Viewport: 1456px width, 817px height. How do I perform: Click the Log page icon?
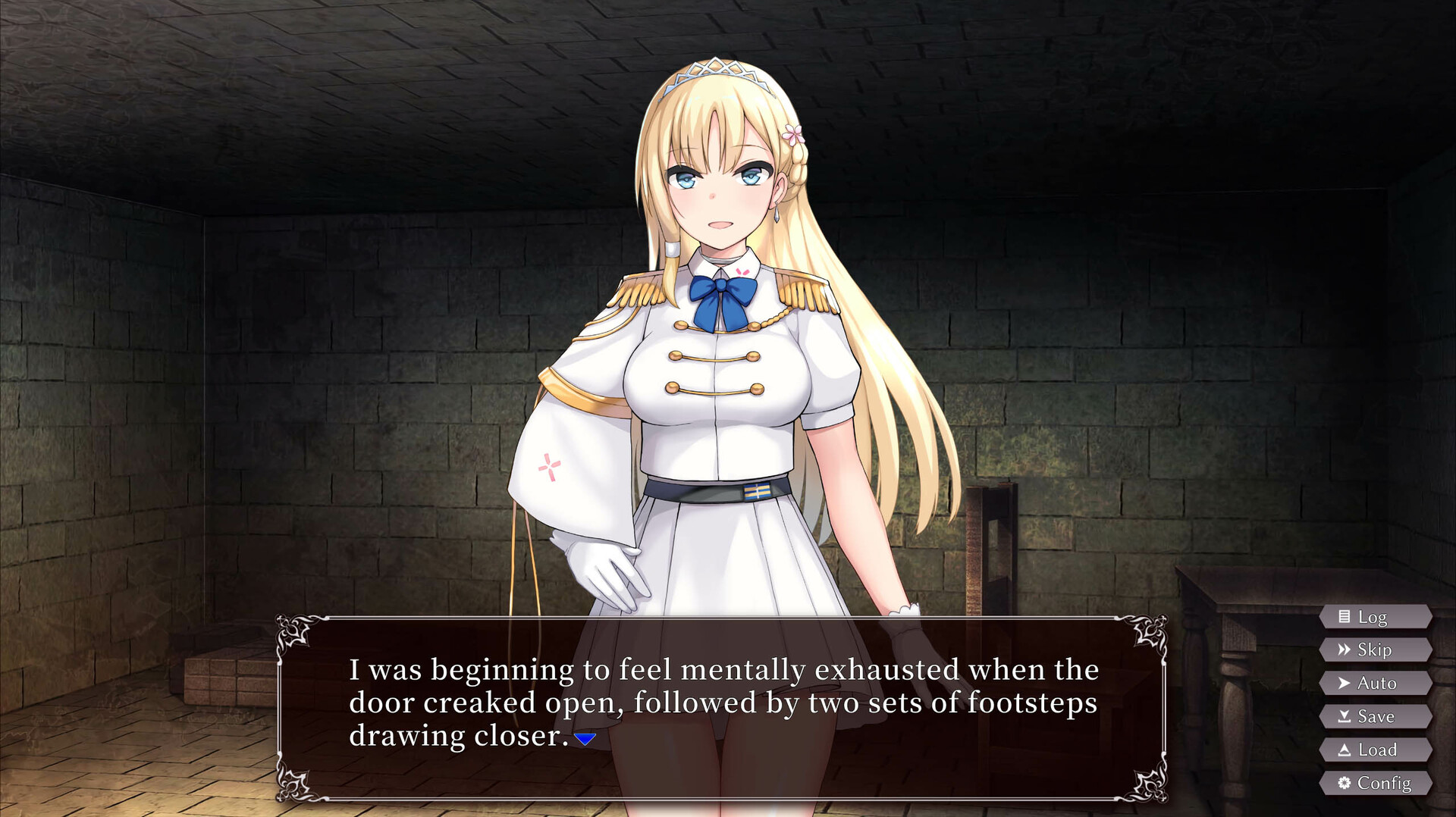click(1345, 617)
